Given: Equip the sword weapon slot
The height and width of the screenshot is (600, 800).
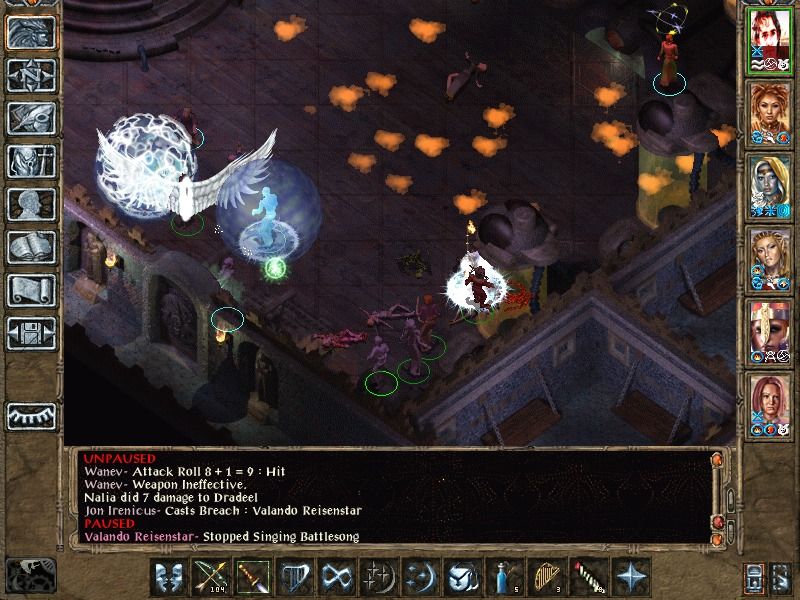Looking at the screenshot, I should pos(250,578).
